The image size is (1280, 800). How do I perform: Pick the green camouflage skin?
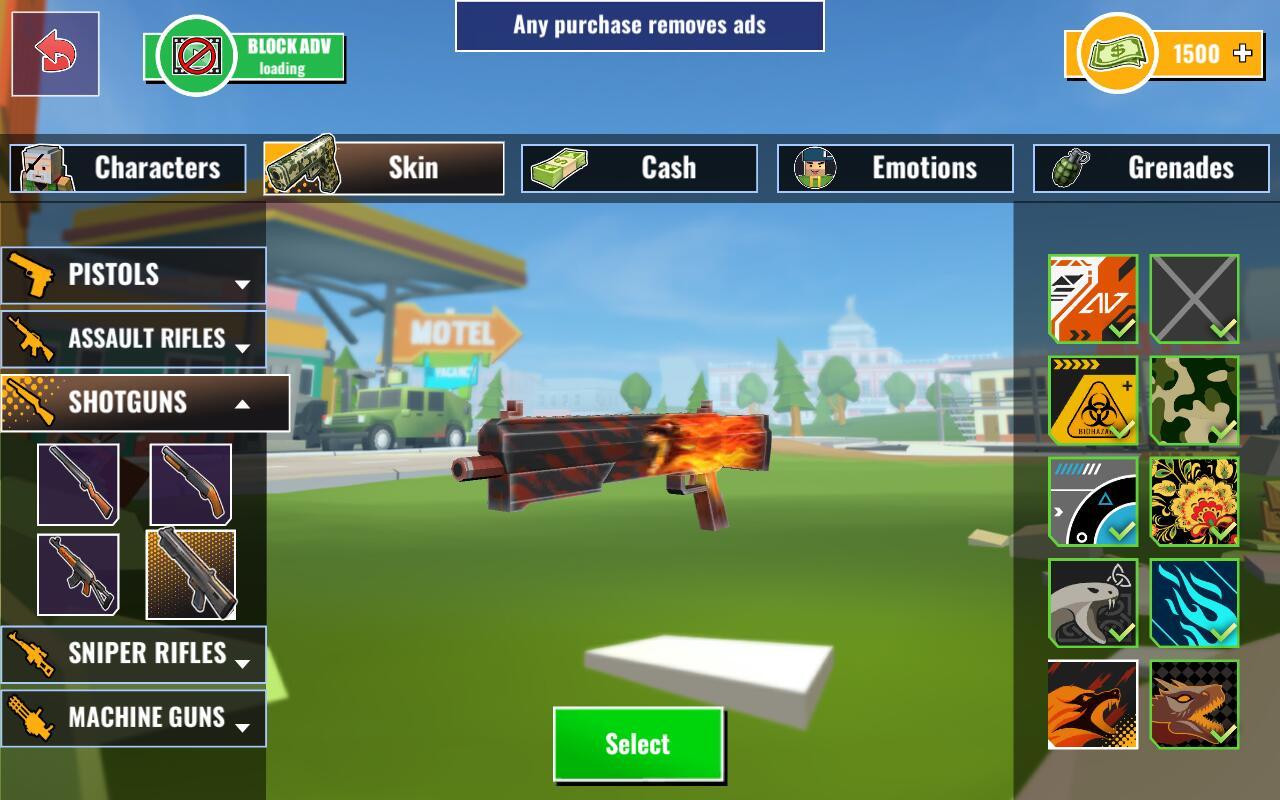tap(1194, 400)
